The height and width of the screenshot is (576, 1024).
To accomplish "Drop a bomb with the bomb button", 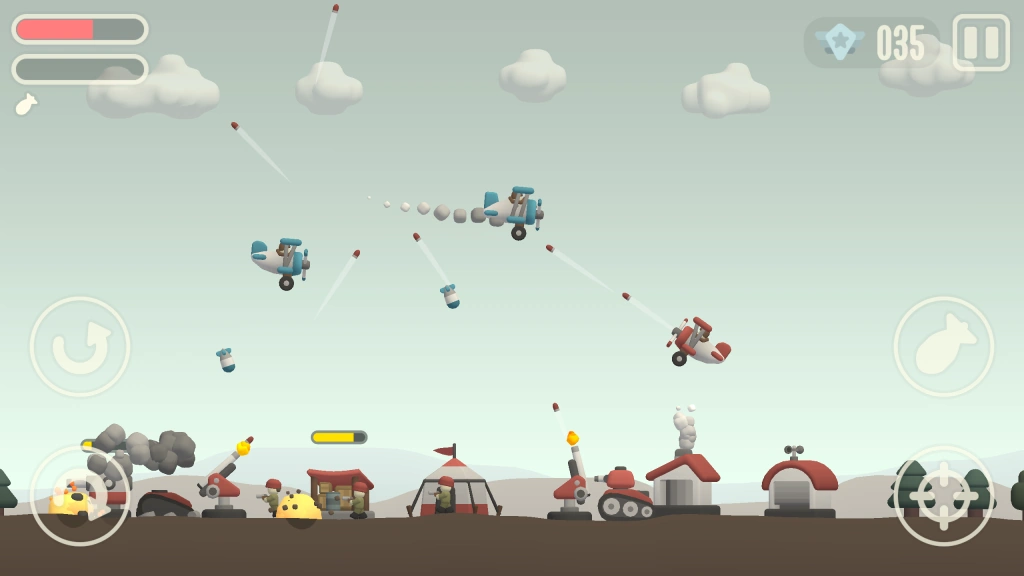I will pos(943,347).
